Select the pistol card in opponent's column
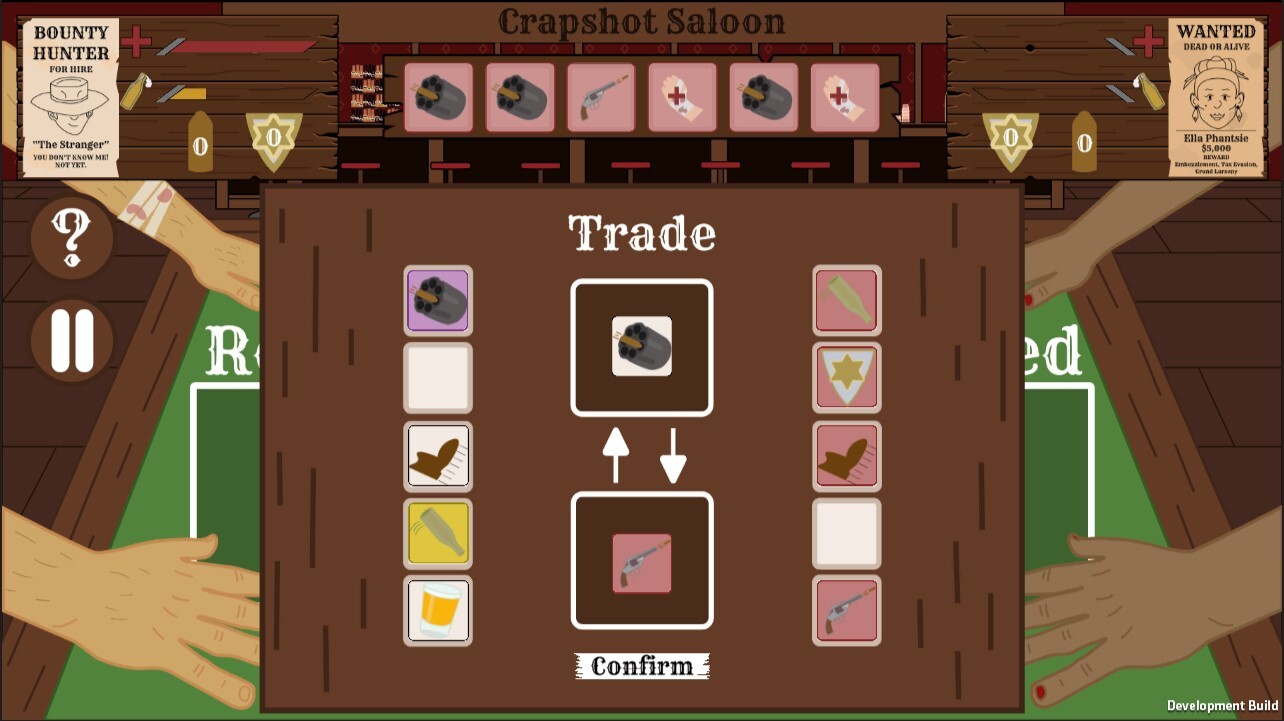Image resolution: width=1284 pixels, height=721 pixels. 846,611
